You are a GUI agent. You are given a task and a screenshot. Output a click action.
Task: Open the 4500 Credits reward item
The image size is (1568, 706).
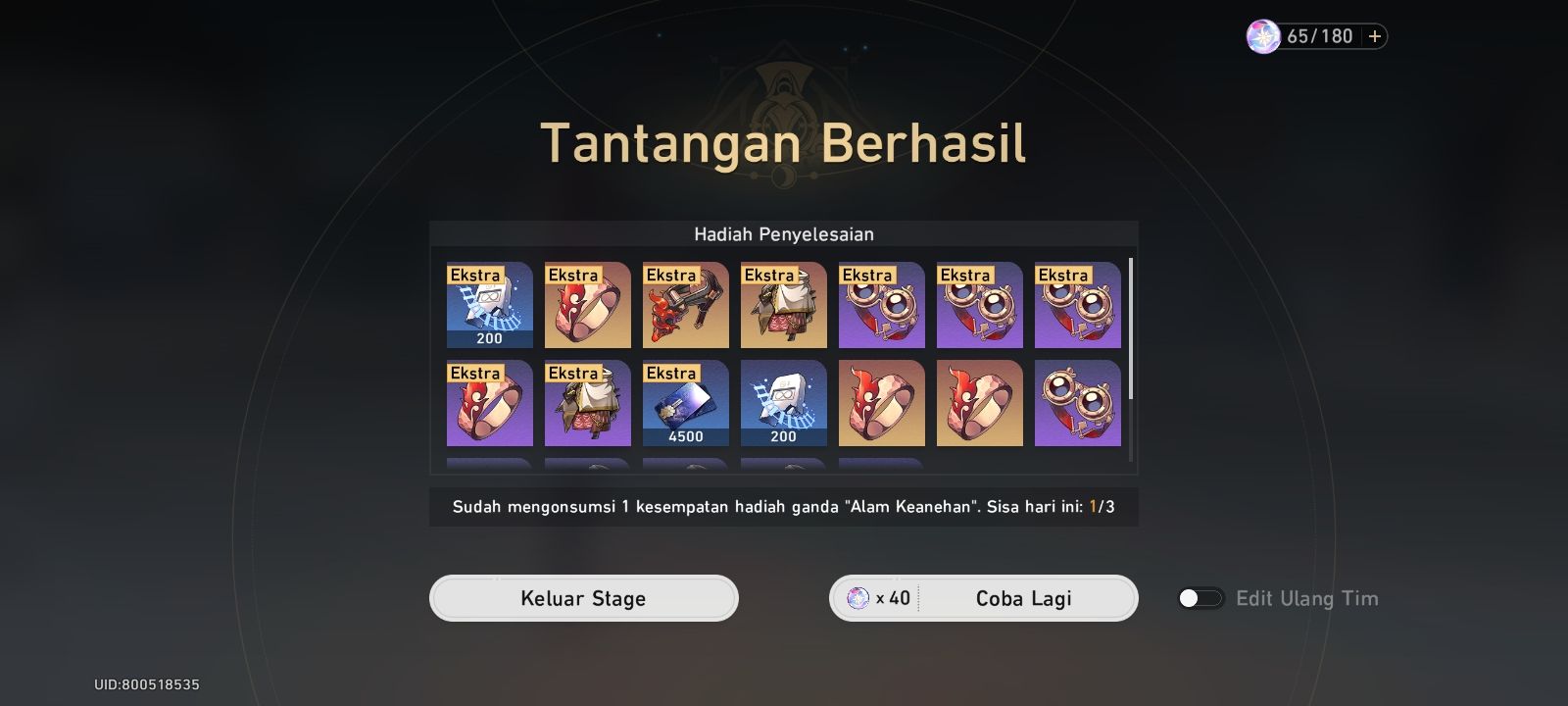tap(686, 402)
